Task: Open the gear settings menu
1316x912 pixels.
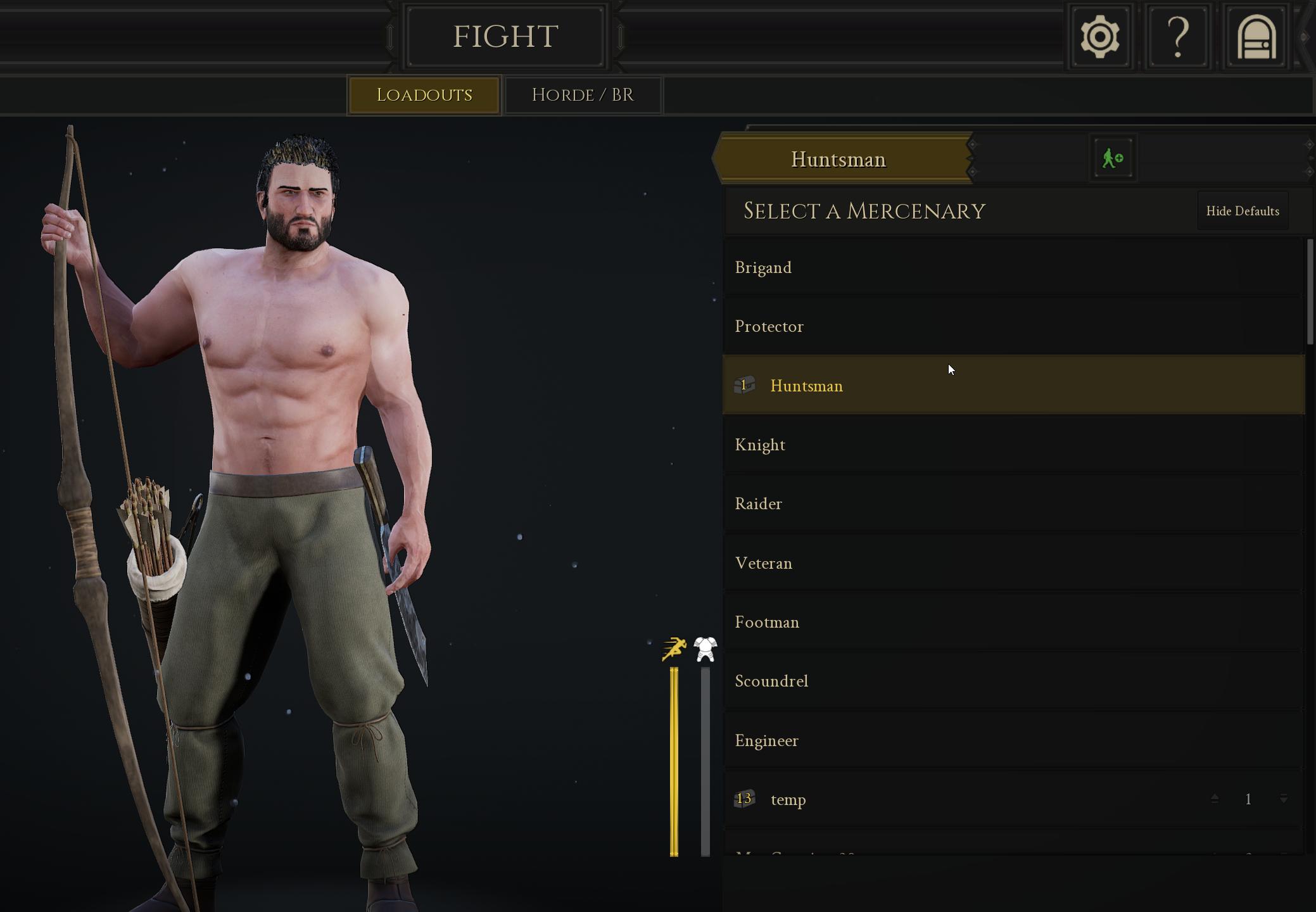Action: (1099, 37)
